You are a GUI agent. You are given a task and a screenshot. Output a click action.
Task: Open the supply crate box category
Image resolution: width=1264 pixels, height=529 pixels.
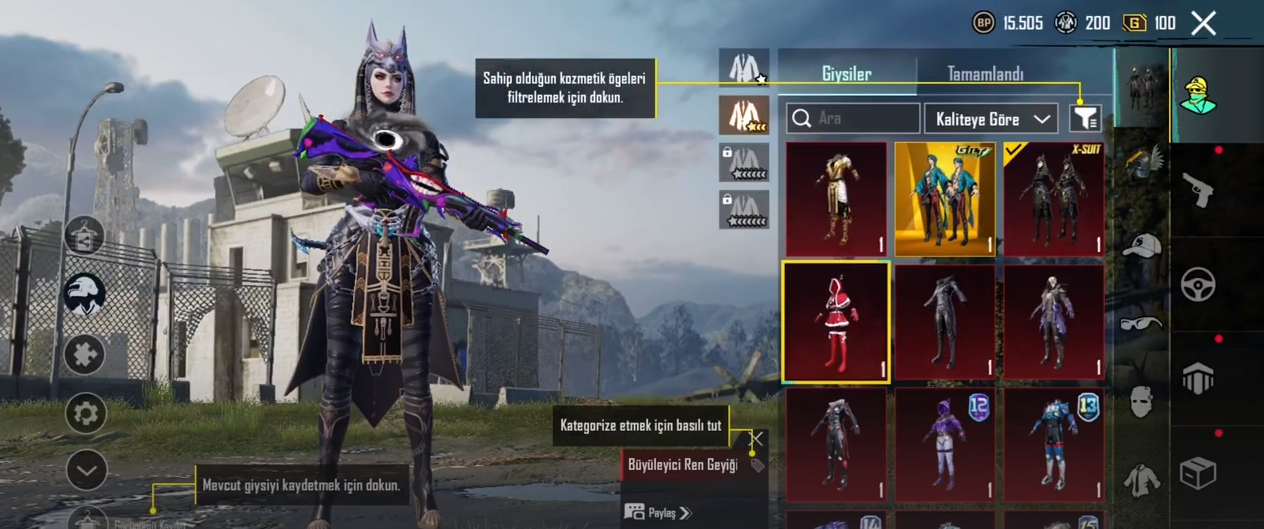(1198, 472)
